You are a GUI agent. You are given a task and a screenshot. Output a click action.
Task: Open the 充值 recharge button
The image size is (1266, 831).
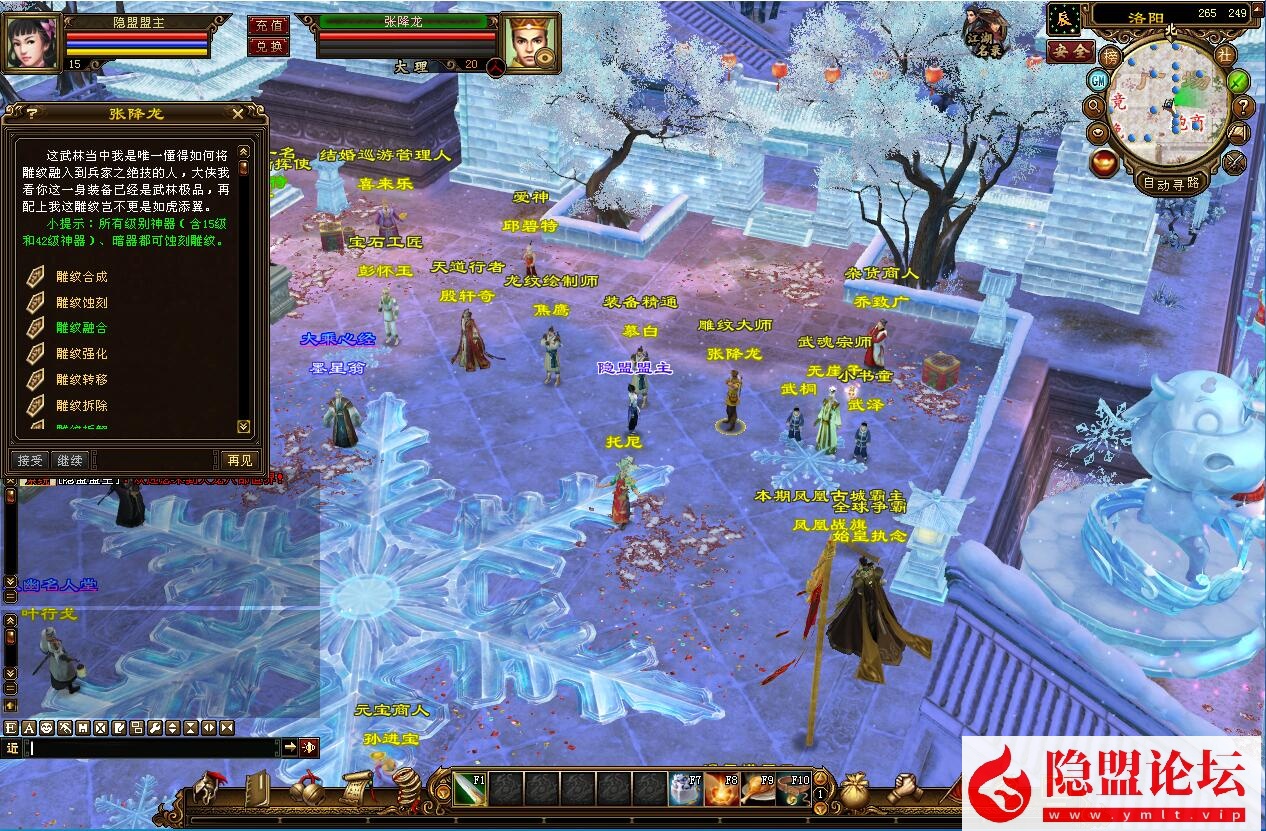tap(267, 26)
